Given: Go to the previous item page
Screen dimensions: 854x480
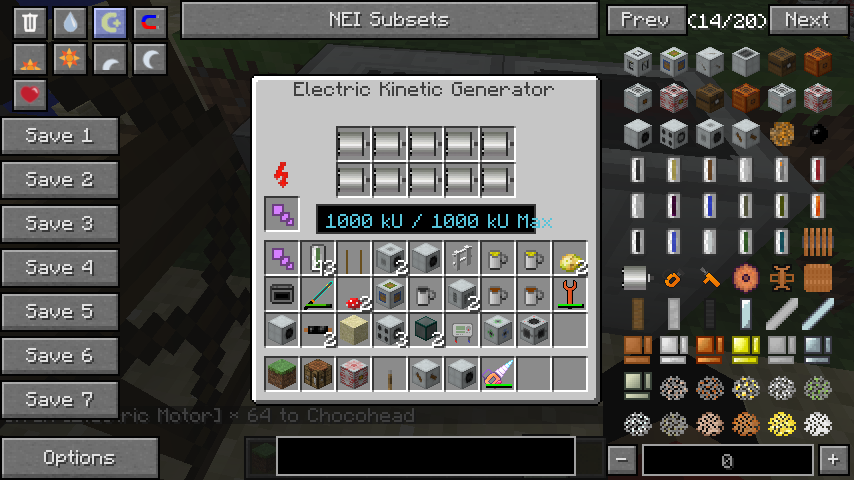Looking at the screenshot, I should pos(645,20).
